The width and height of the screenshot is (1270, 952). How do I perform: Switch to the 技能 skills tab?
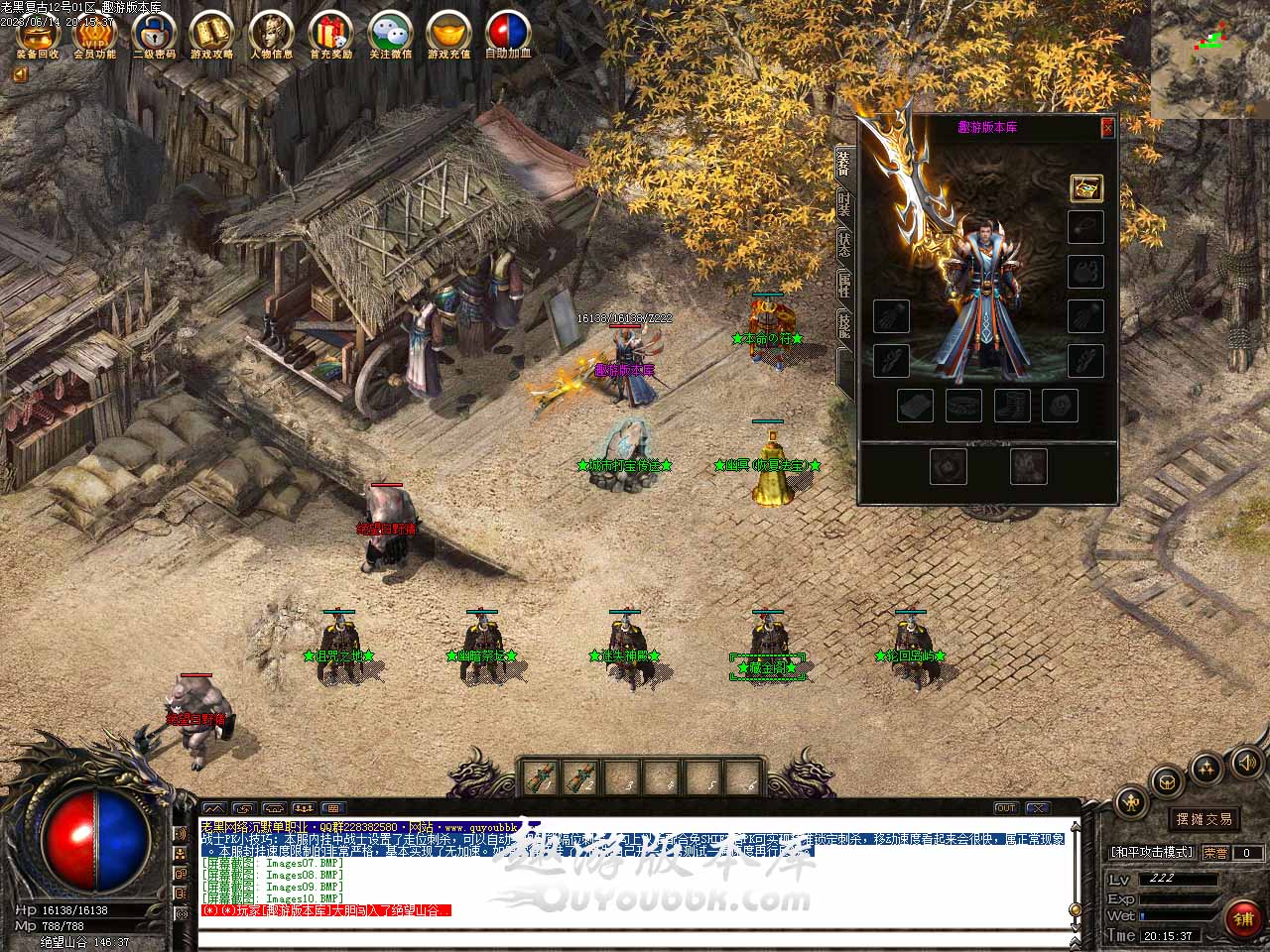(x=843, y=325)
